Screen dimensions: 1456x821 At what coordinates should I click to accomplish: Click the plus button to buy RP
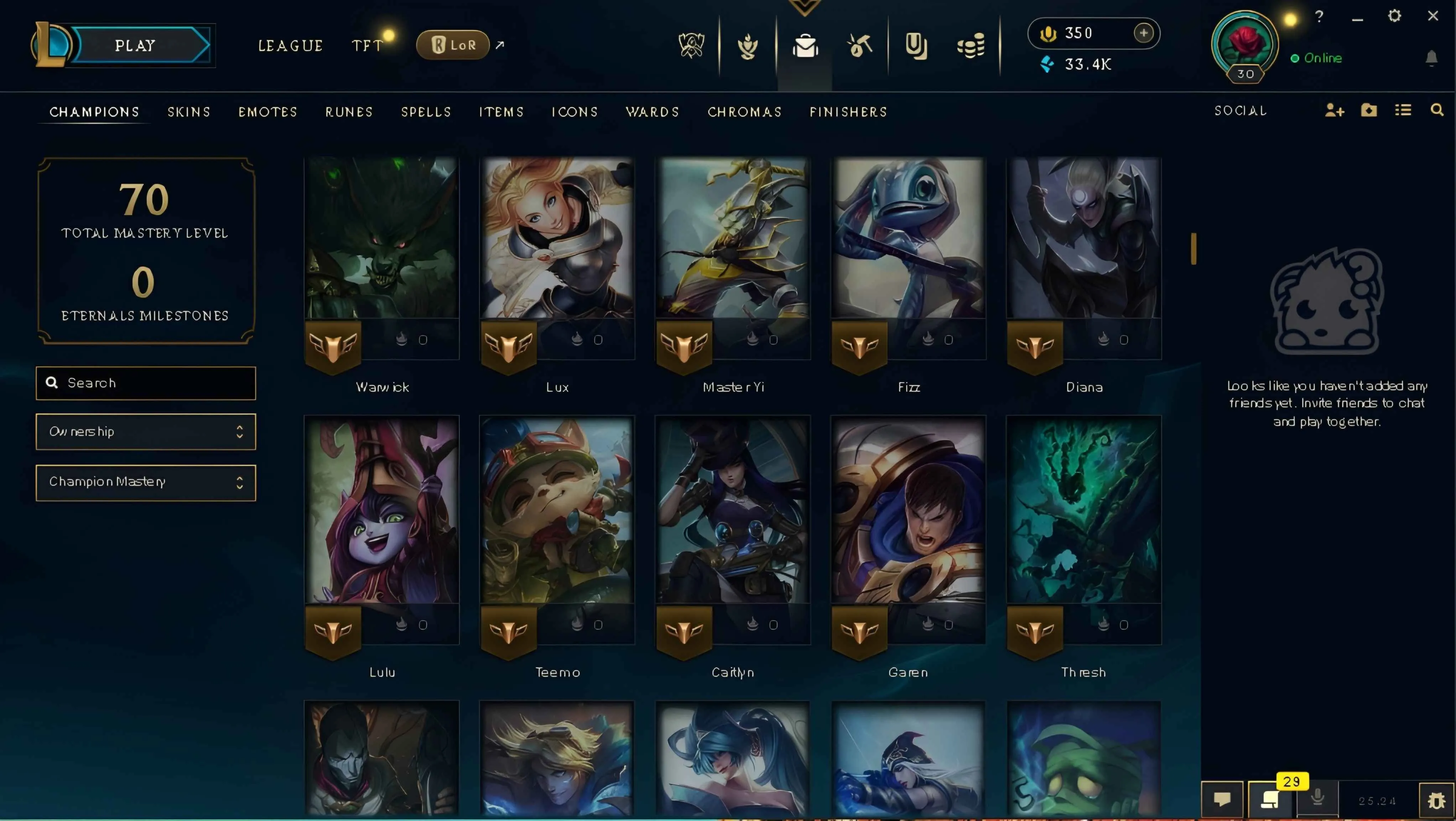click(x=1143, y=33)
